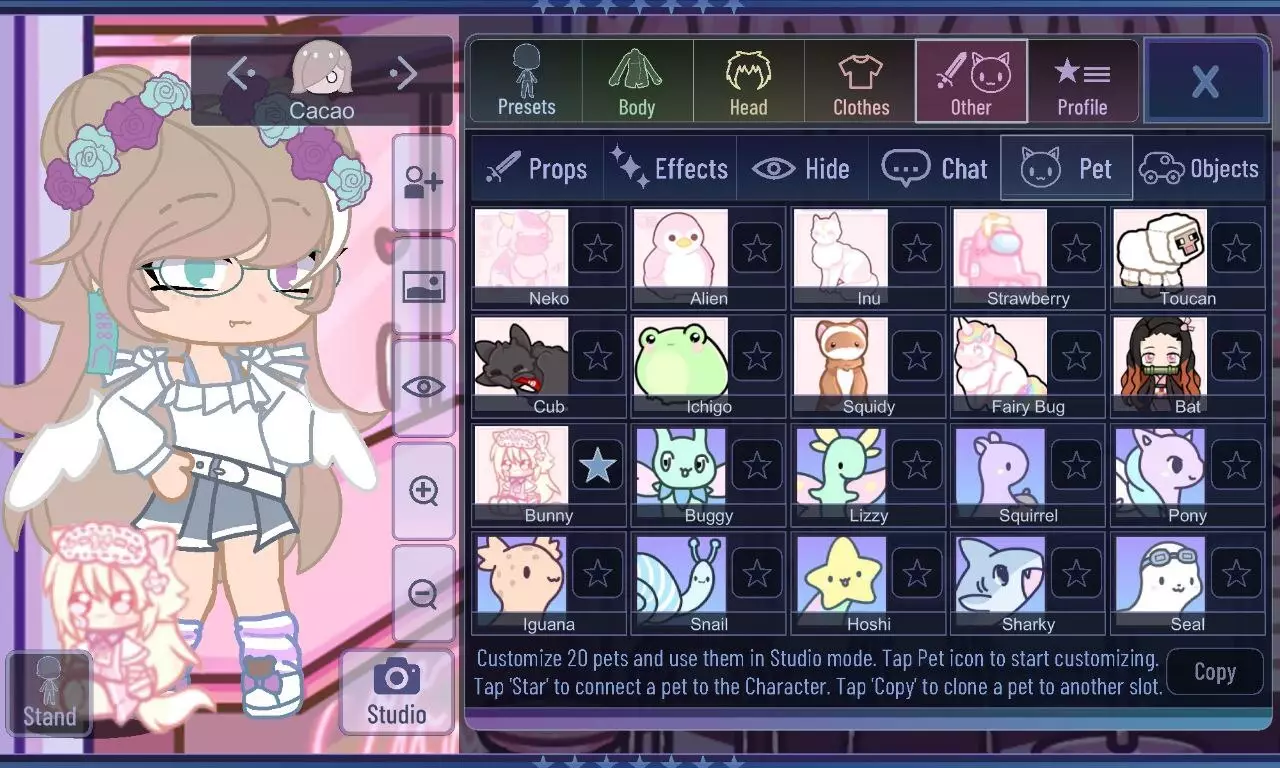
Task: Select the Clothes shirt icon
Action: point(859,80)
